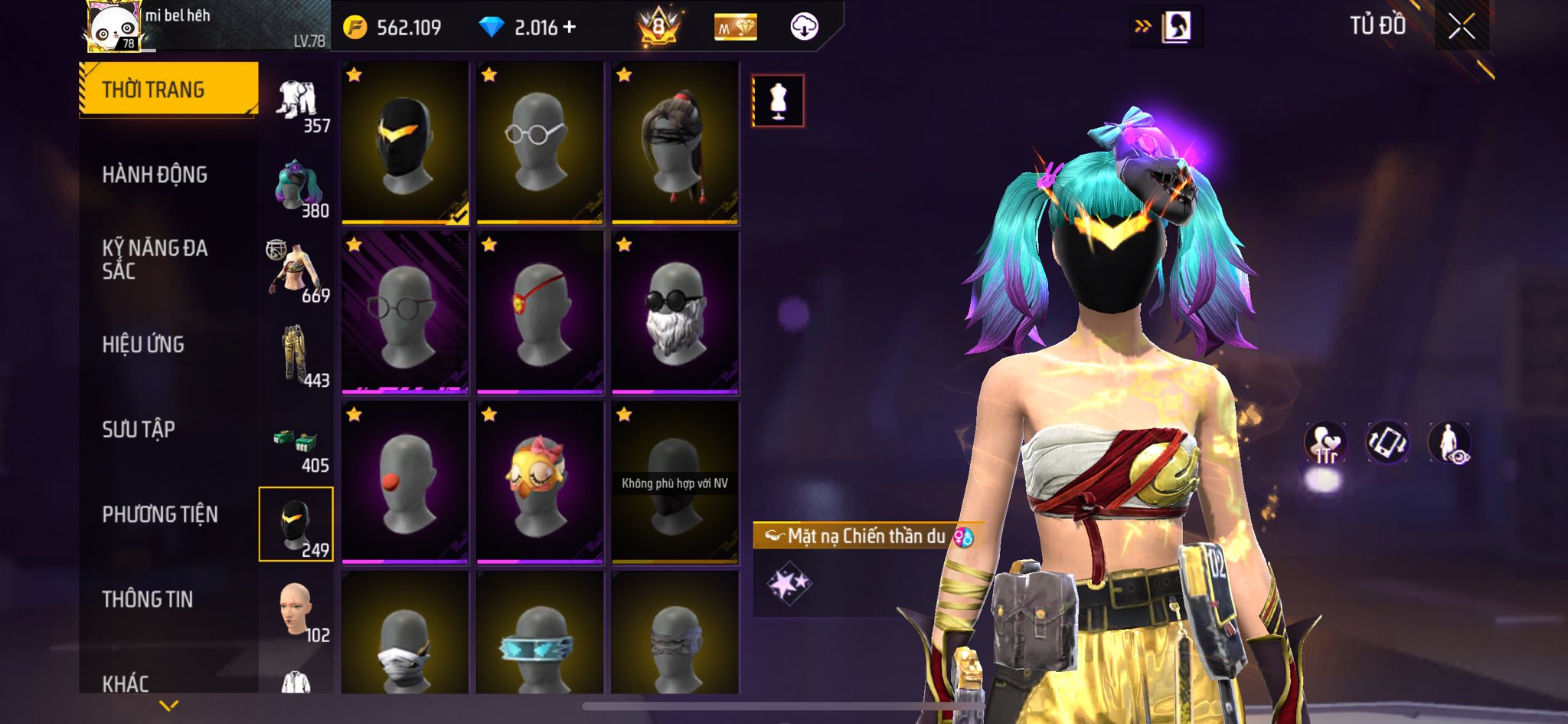This screenshot has height=724, width=1568.
Task: Select the red eyepatch item
Action: [540, 313]
